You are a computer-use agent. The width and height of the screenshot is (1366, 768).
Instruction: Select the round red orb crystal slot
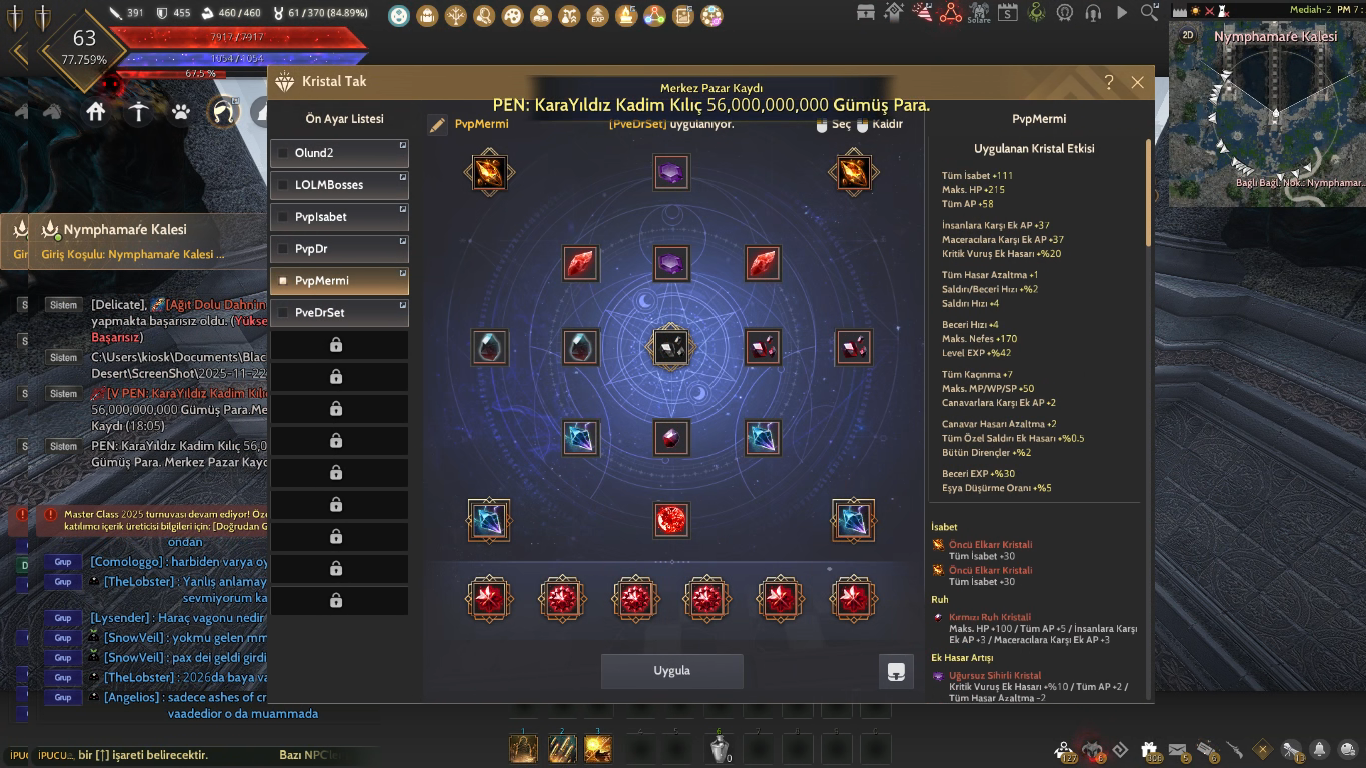pyautogui.click(x=671, y=520)
